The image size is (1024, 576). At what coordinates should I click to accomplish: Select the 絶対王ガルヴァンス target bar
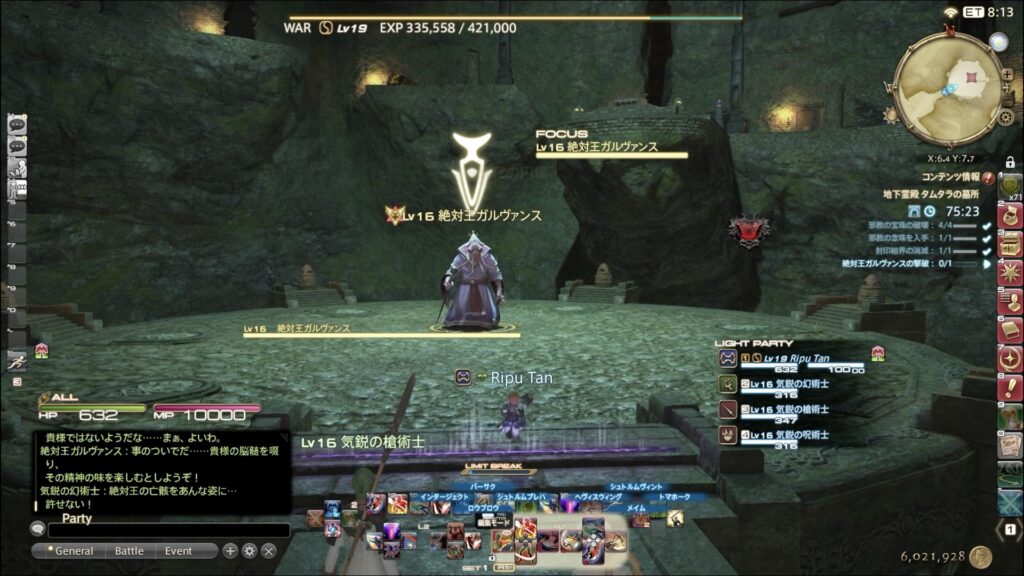(380, 334)
